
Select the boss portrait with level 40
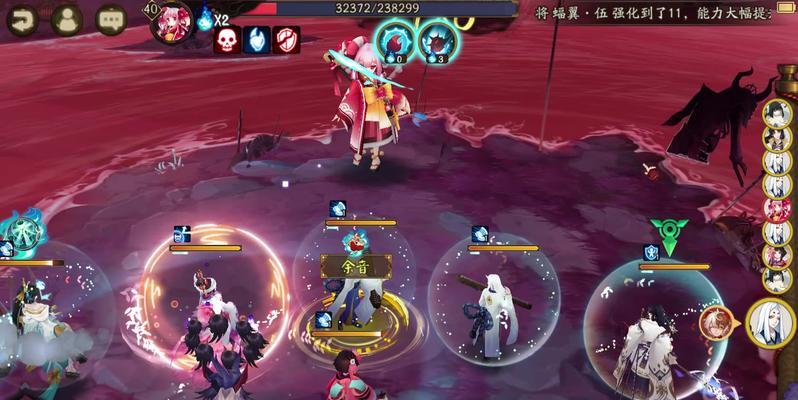170,22
